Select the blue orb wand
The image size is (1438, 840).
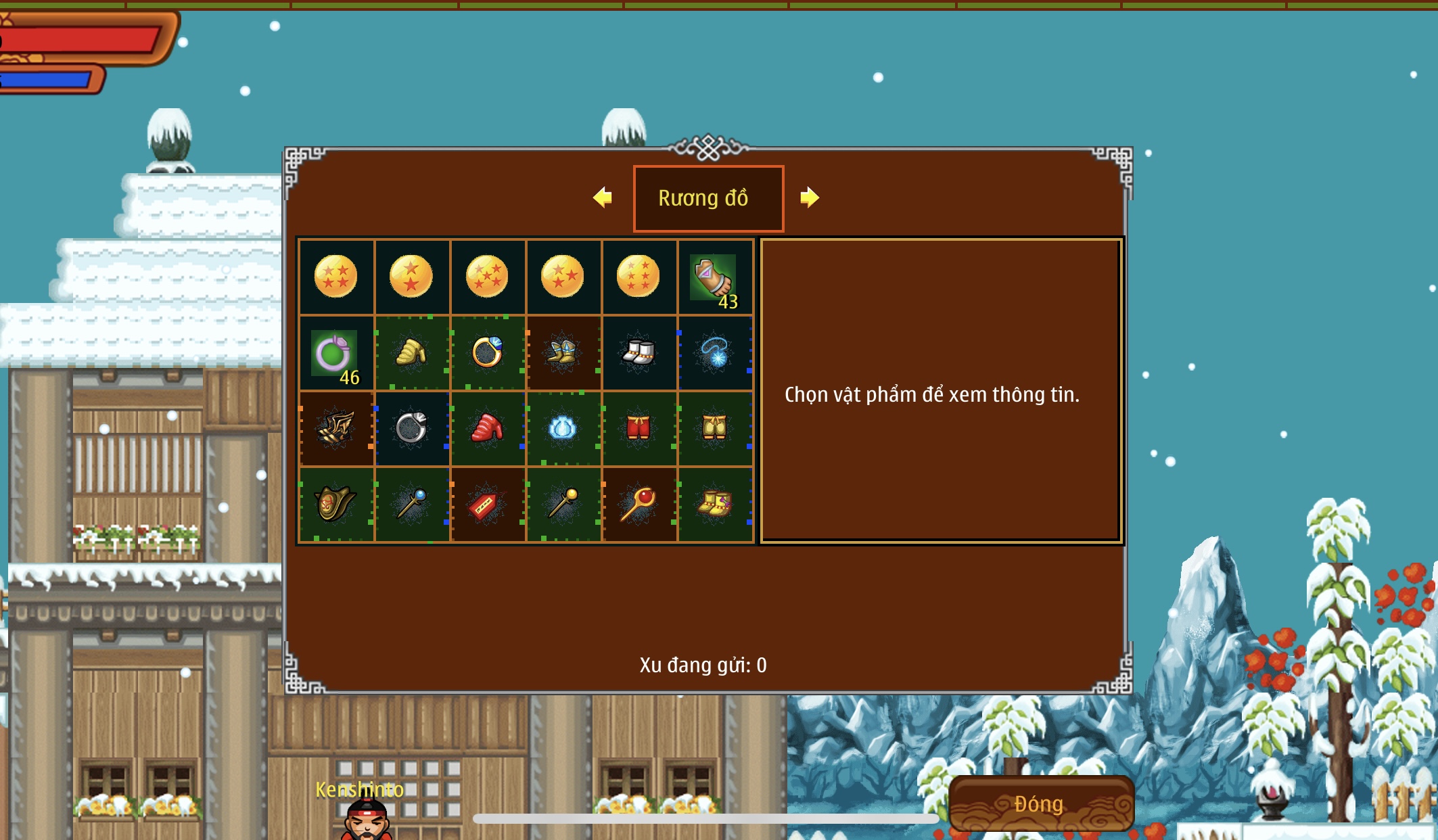coord(411,505)
